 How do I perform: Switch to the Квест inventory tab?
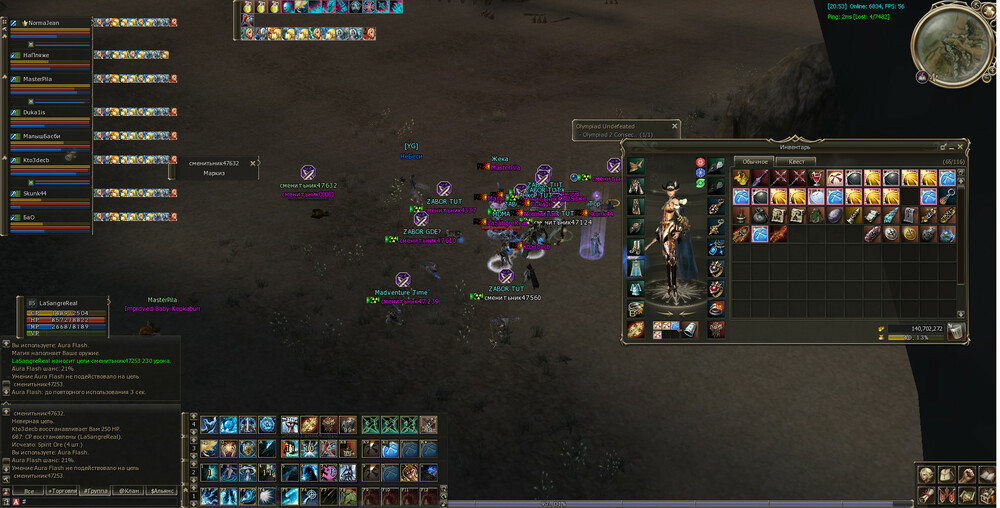[796, 161]
